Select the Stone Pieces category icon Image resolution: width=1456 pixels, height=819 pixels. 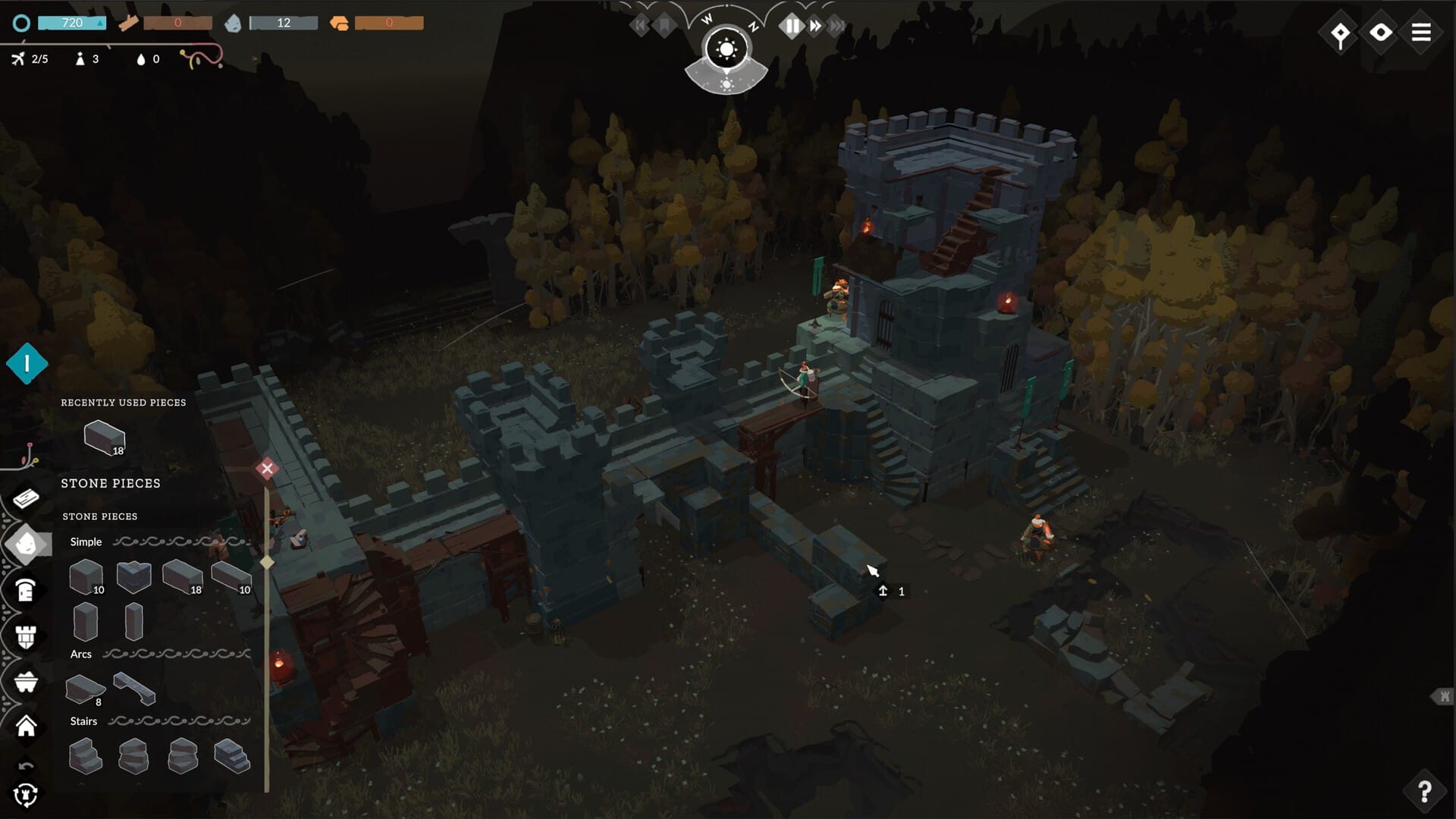(x=25, y=544)
